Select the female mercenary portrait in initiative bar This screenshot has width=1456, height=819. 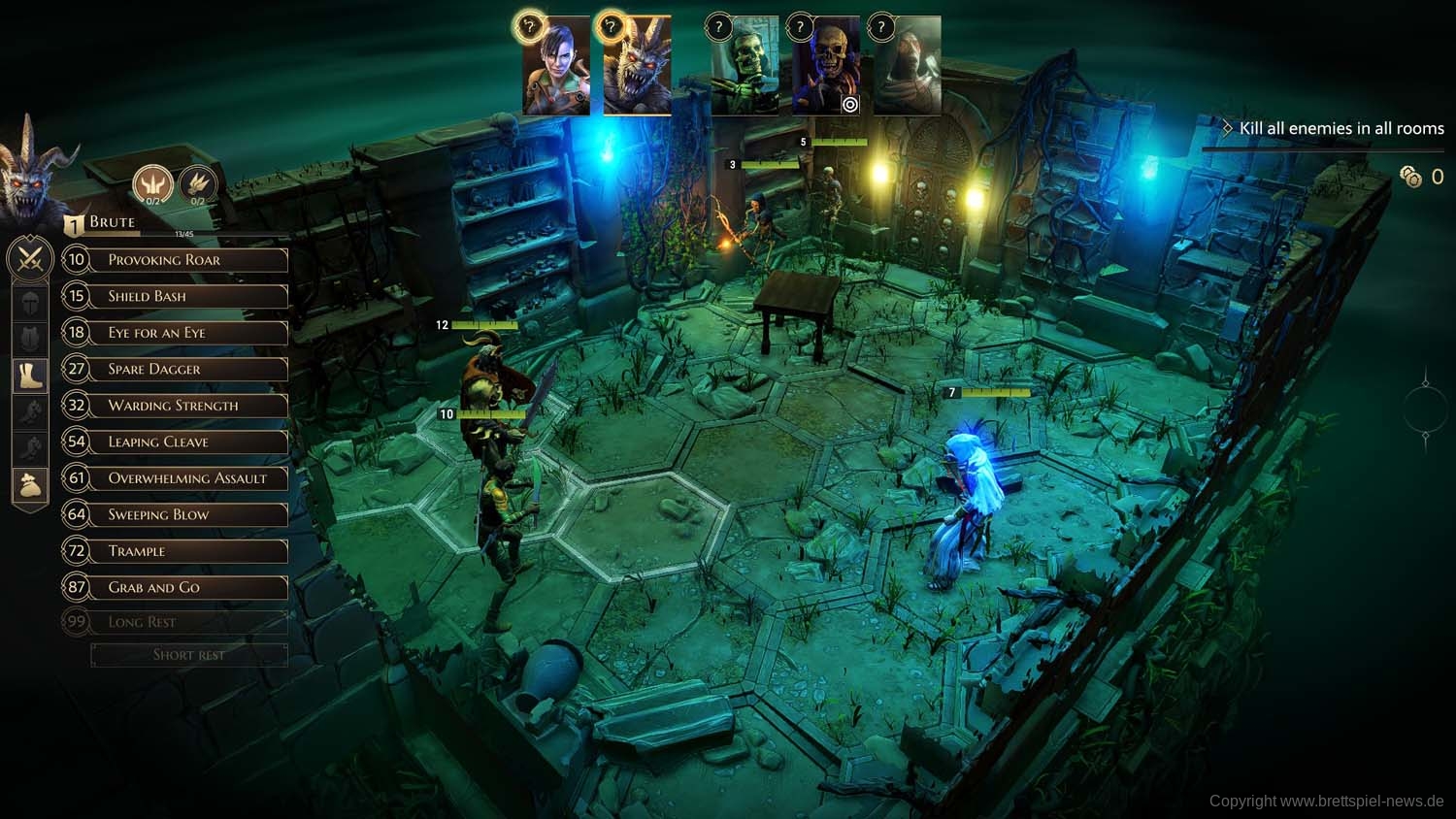click(556, 68)
